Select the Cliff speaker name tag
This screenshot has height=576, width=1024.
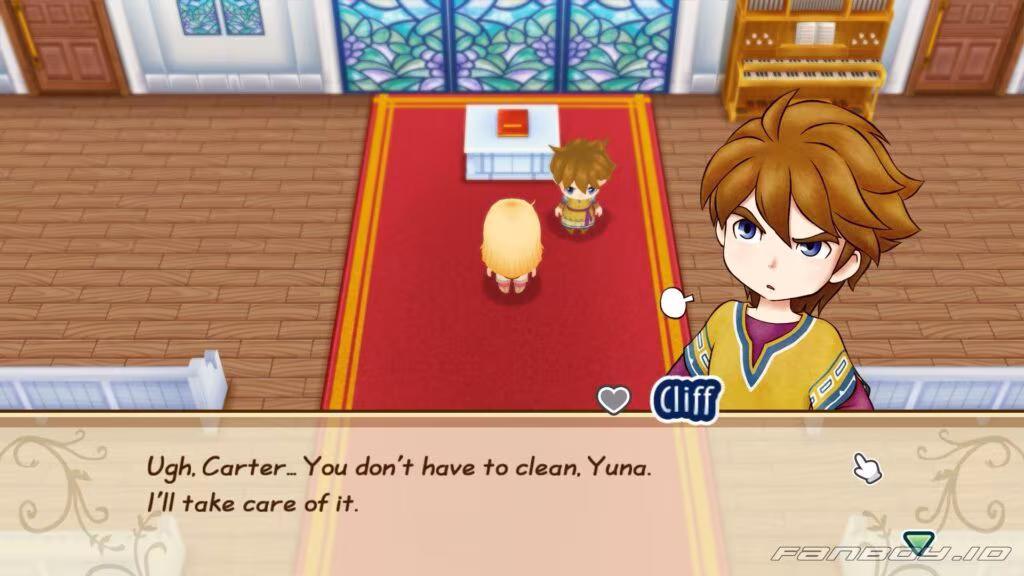[685, 399]
